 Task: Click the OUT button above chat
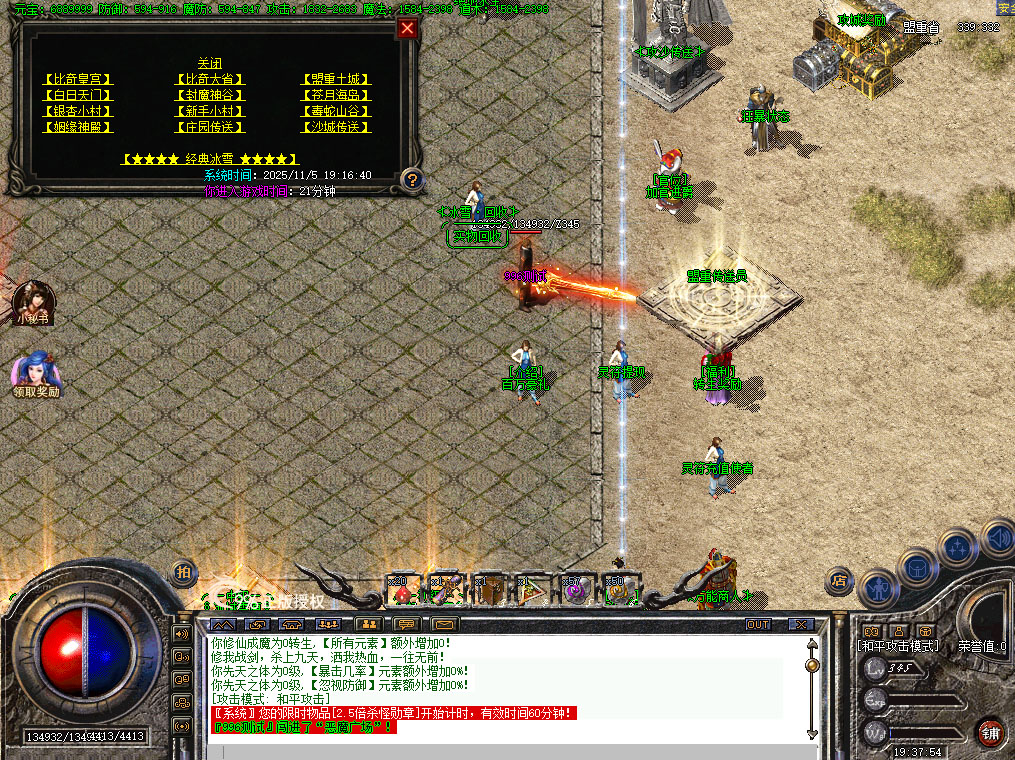(759, 625)
